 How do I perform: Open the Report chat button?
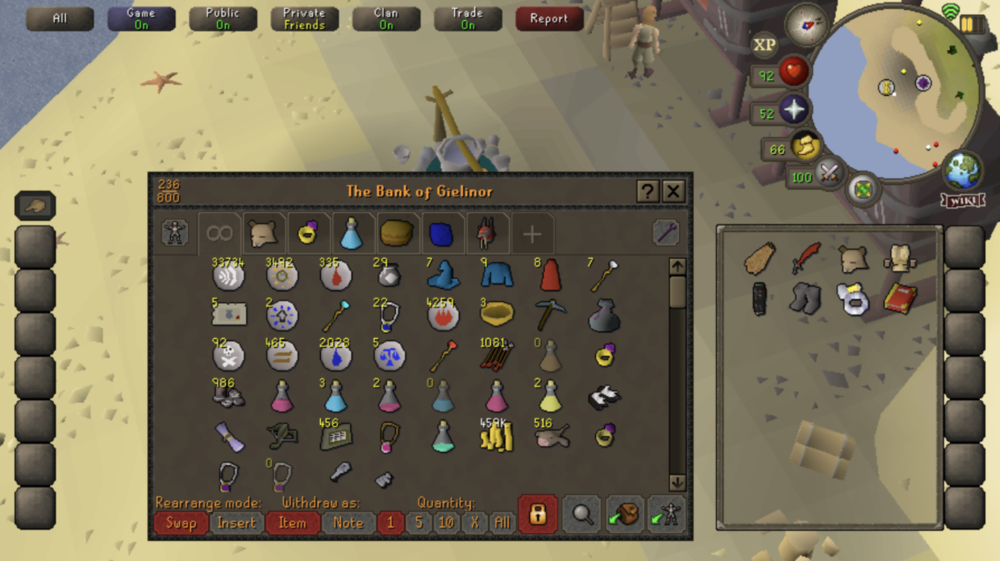click(x=549, y=18)
